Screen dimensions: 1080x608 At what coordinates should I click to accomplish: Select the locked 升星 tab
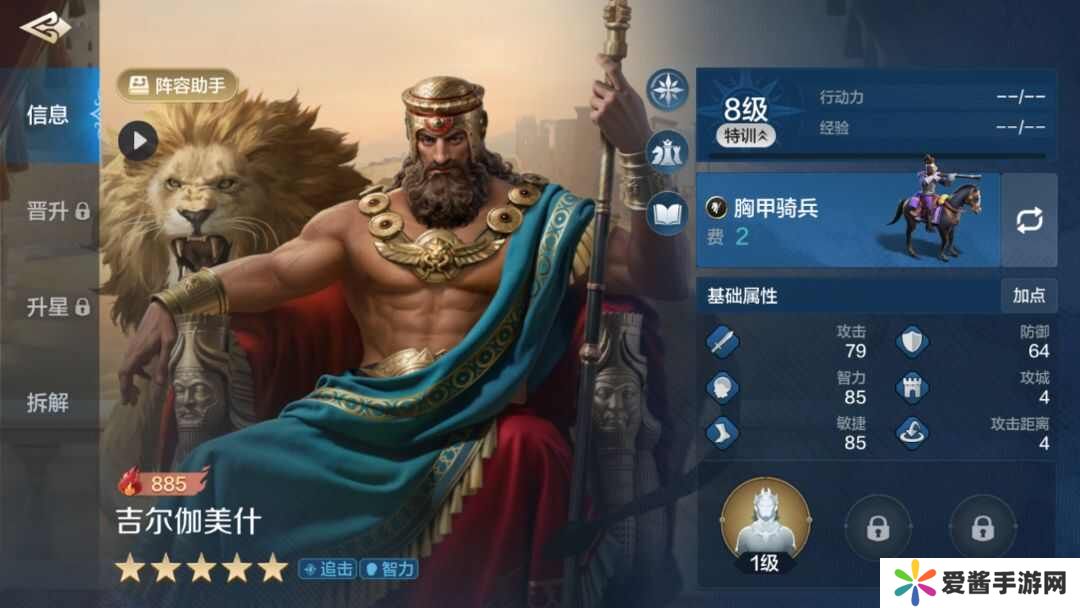pos(57,307)
